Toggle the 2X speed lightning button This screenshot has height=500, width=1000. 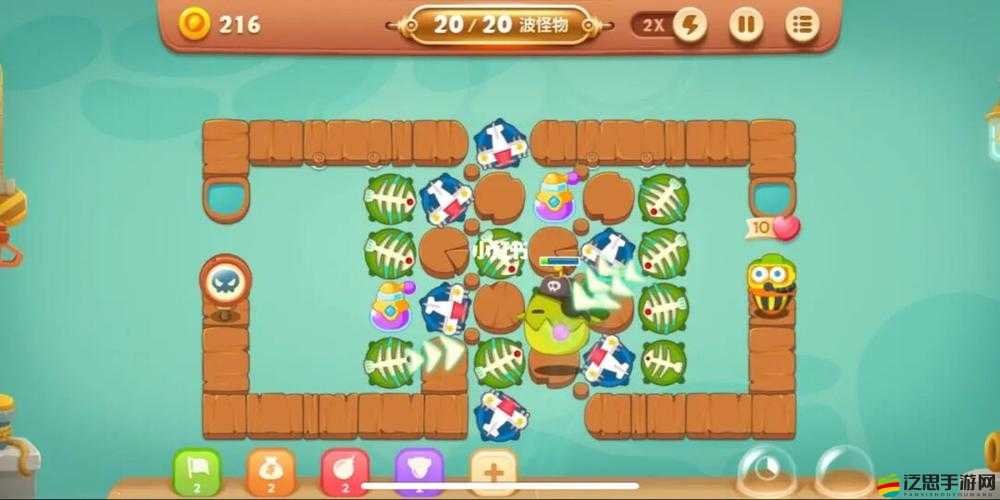(691, 24)
